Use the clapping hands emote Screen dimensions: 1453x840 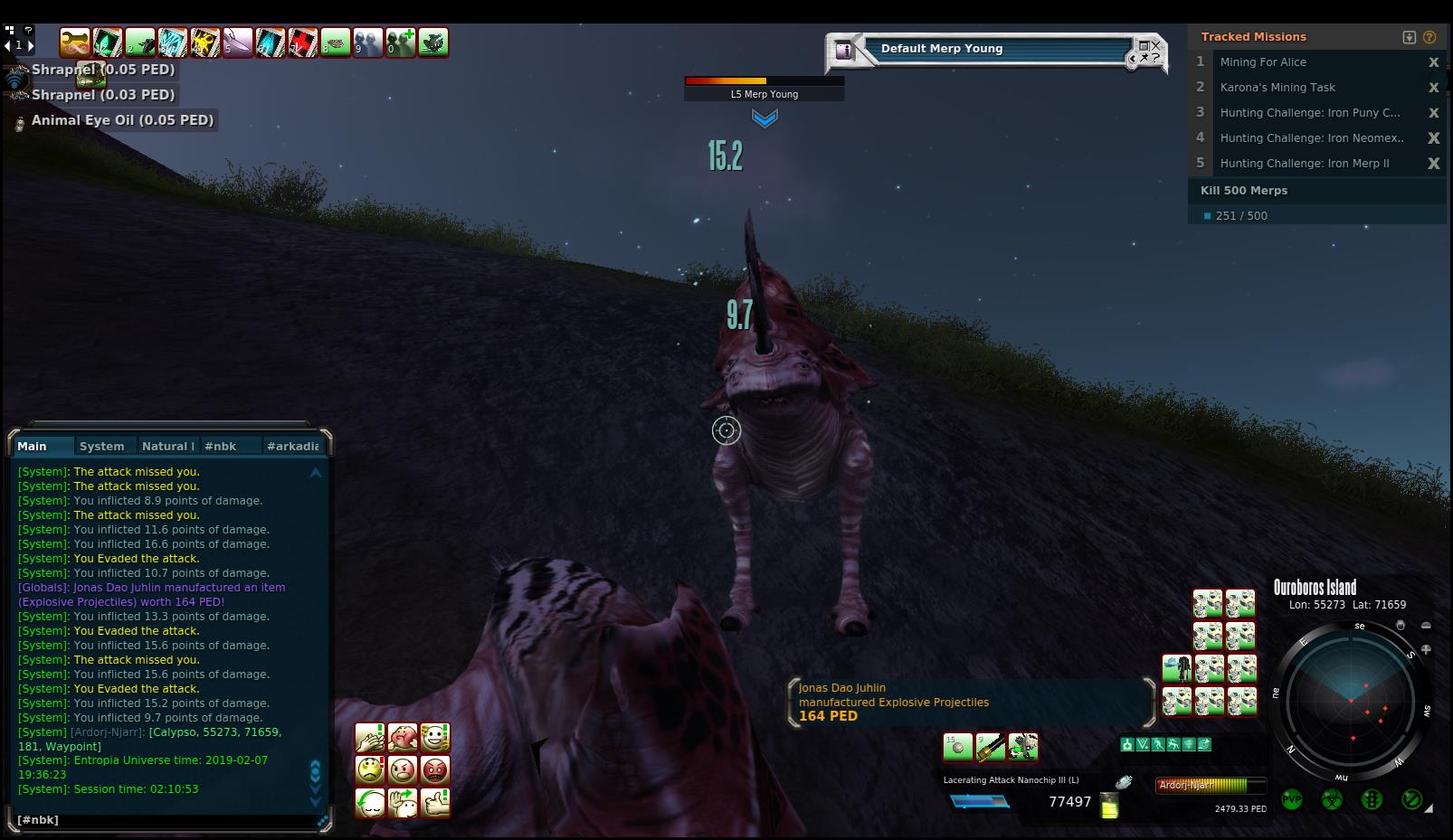coord(370,738)
